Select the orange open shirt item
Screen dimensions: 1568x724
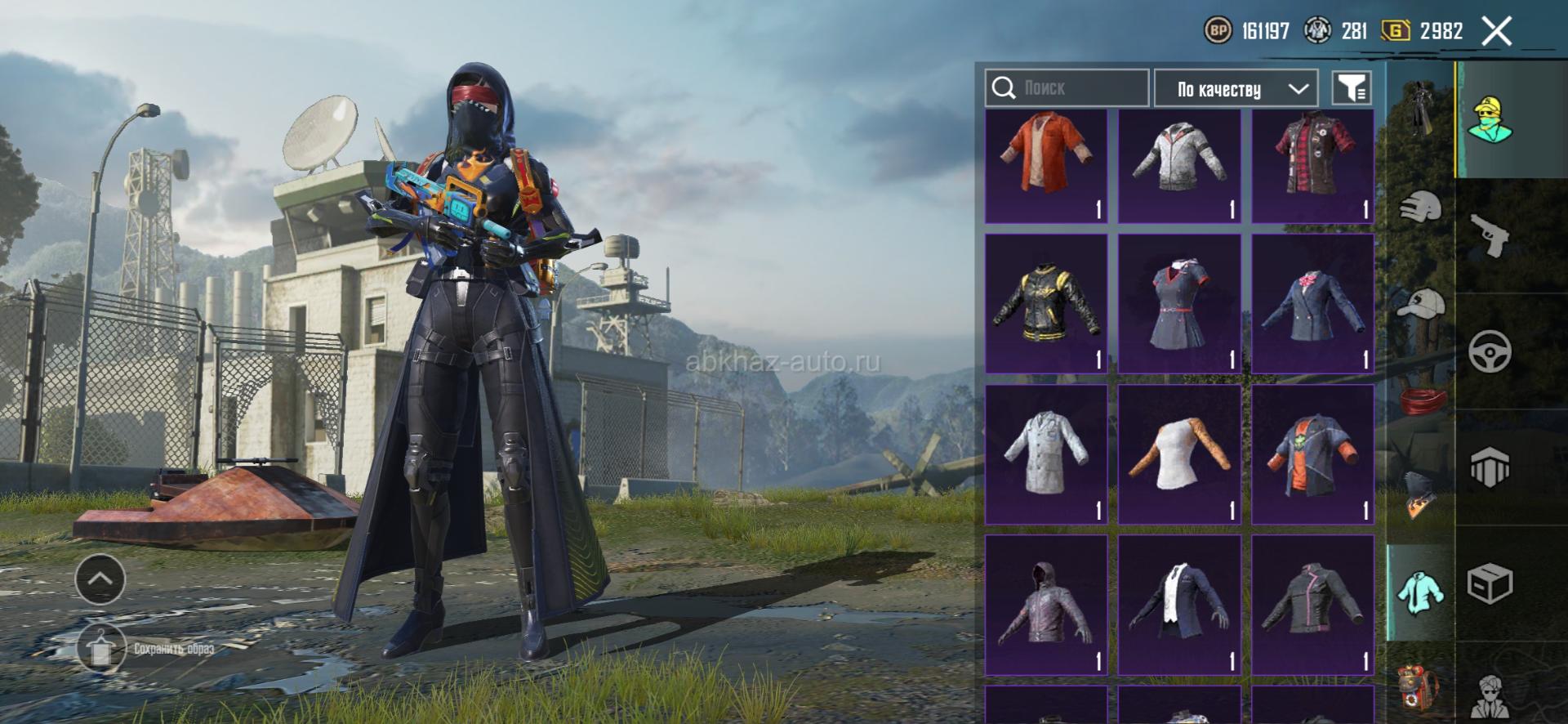1046,166
